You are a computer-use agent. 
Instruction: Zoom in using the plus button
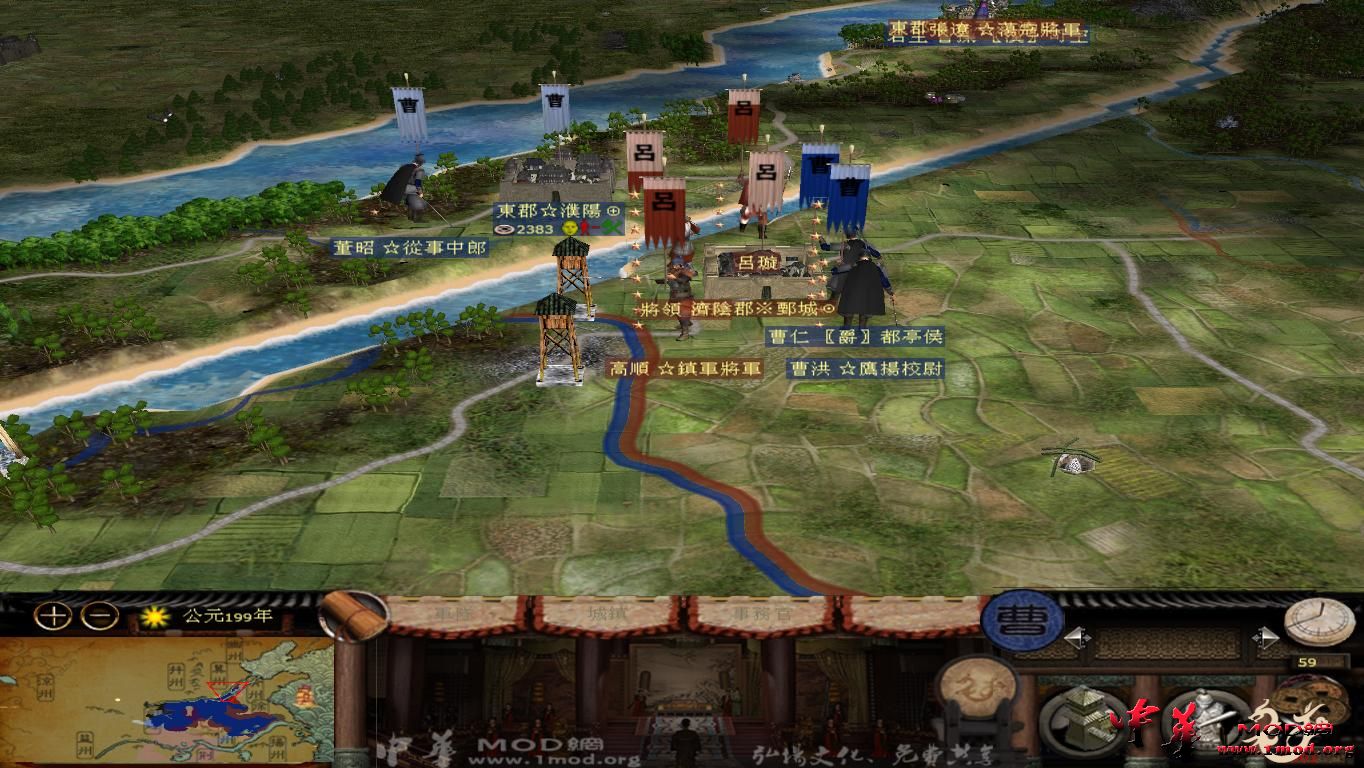52,616
